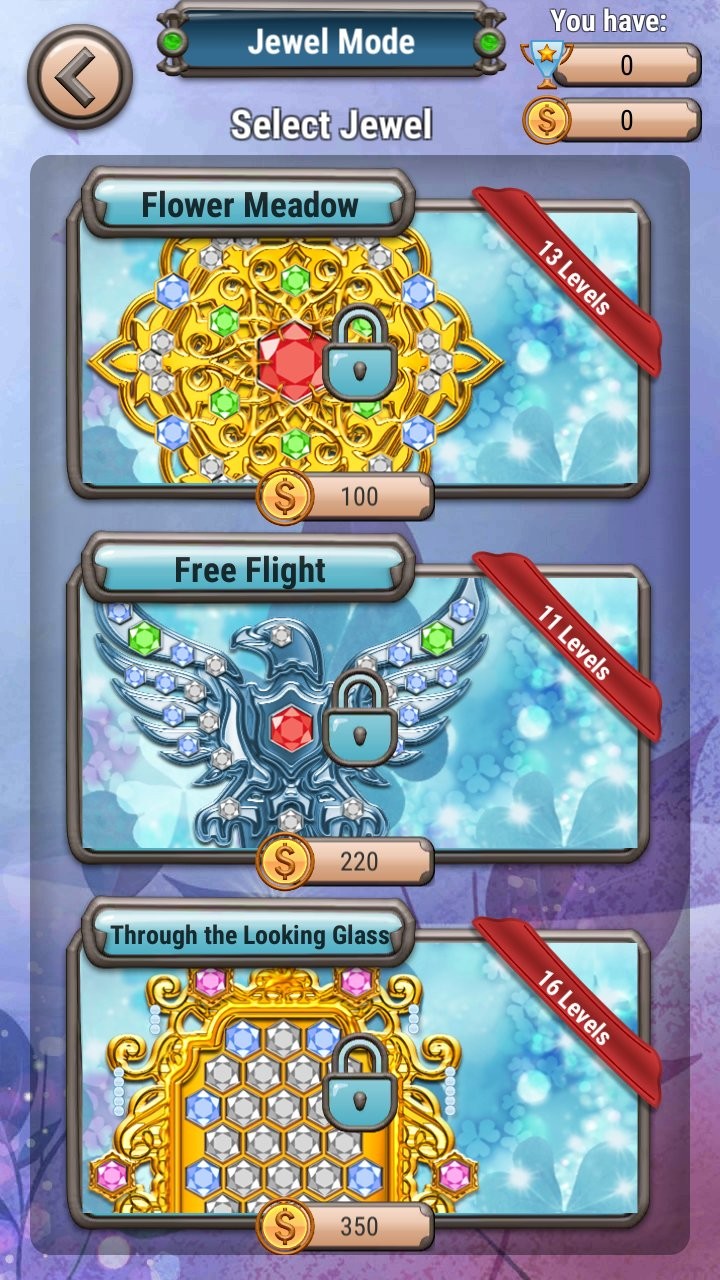Unlock Free Flight for 220 coins
The width and height of the screenshot is (720, 1280).
[346, 861]
